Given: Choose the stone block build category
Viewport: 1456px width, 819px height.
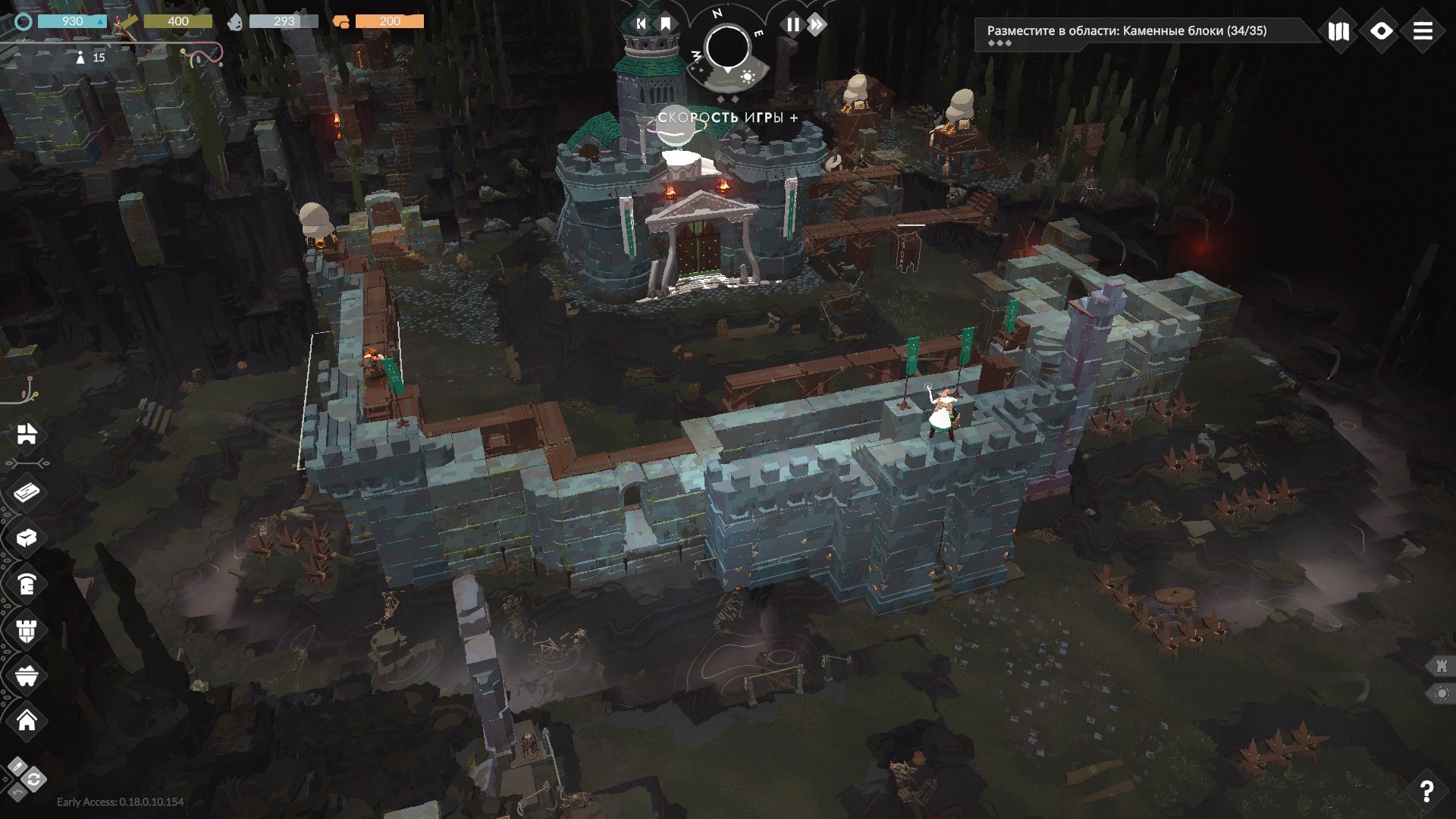Looking at the screenshot, I should tap(27, 538).
